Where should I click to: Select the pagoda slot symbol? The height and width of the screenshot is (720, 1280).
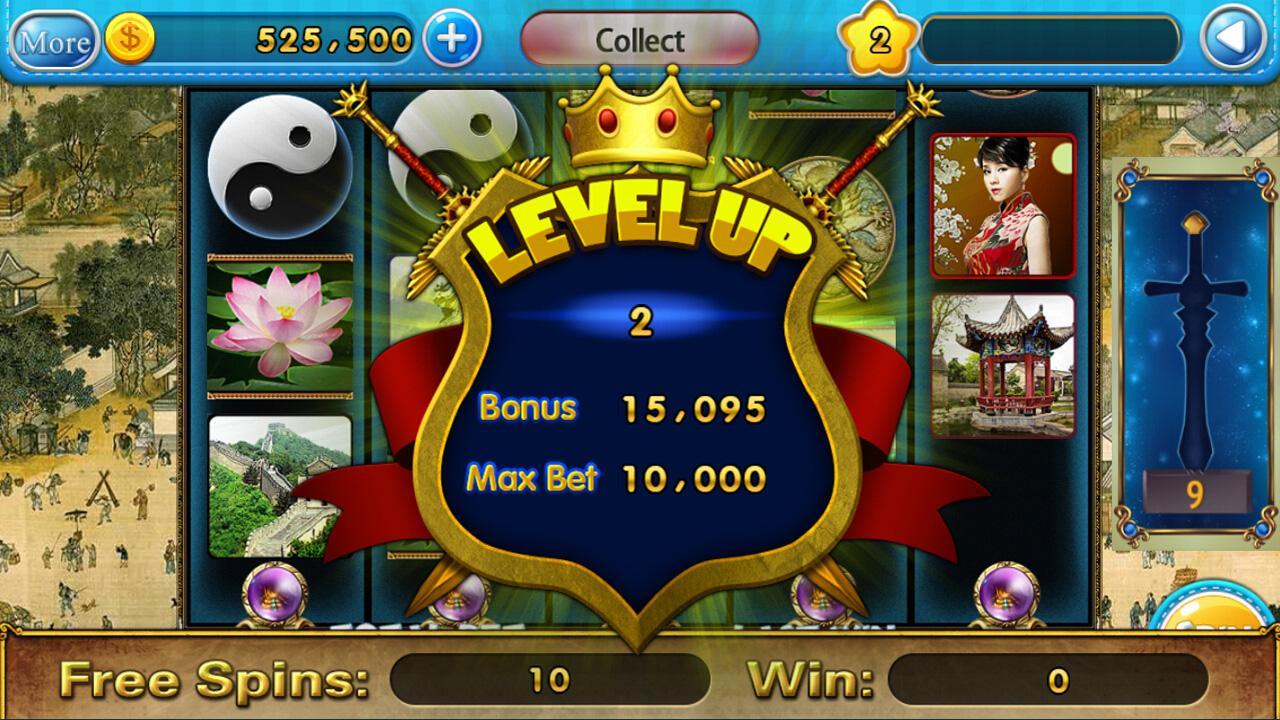1003,365
